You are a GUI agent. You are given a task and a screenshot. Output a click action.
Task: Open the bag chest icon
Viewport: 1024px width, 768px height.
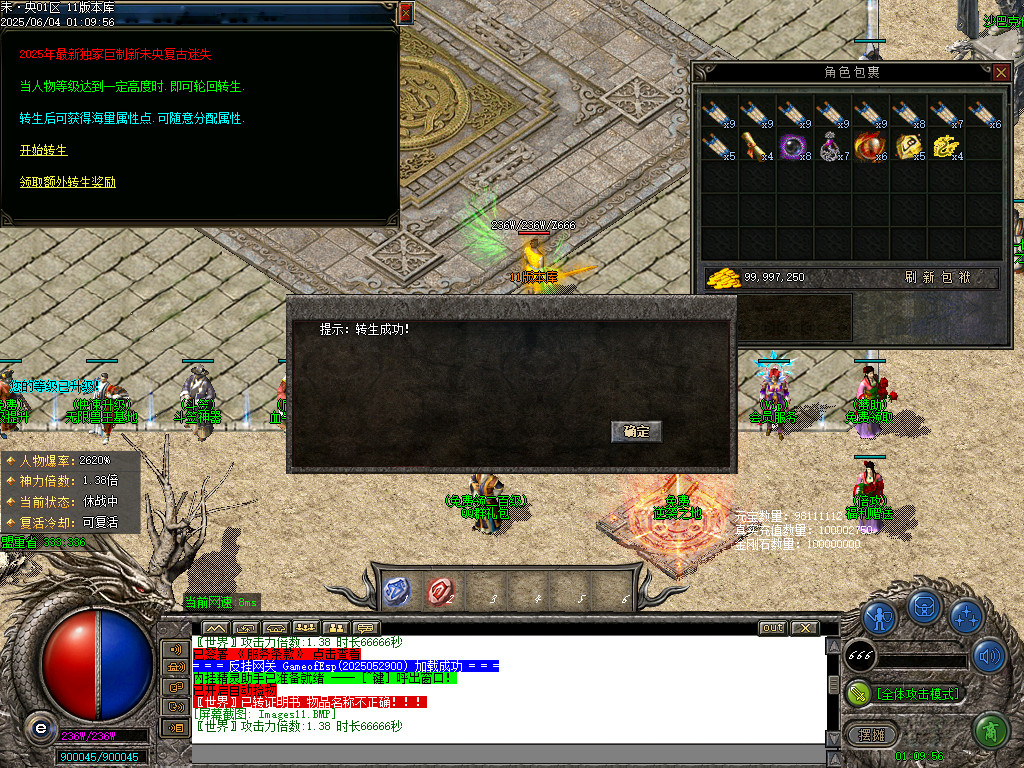pyautogui.click(x=923, y=607)
